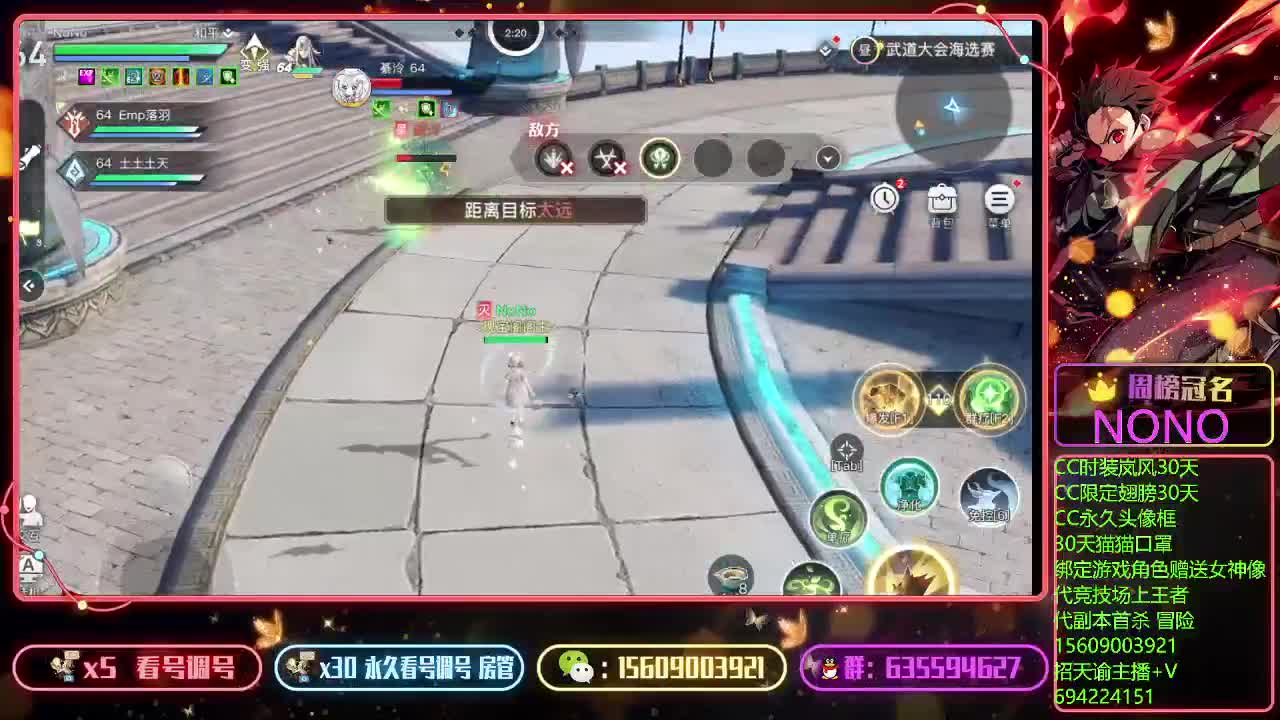Viewport: 1280px width, 720px height.
Task: Expand the enemy buff bar chevron
Action: tap(827, 158)
